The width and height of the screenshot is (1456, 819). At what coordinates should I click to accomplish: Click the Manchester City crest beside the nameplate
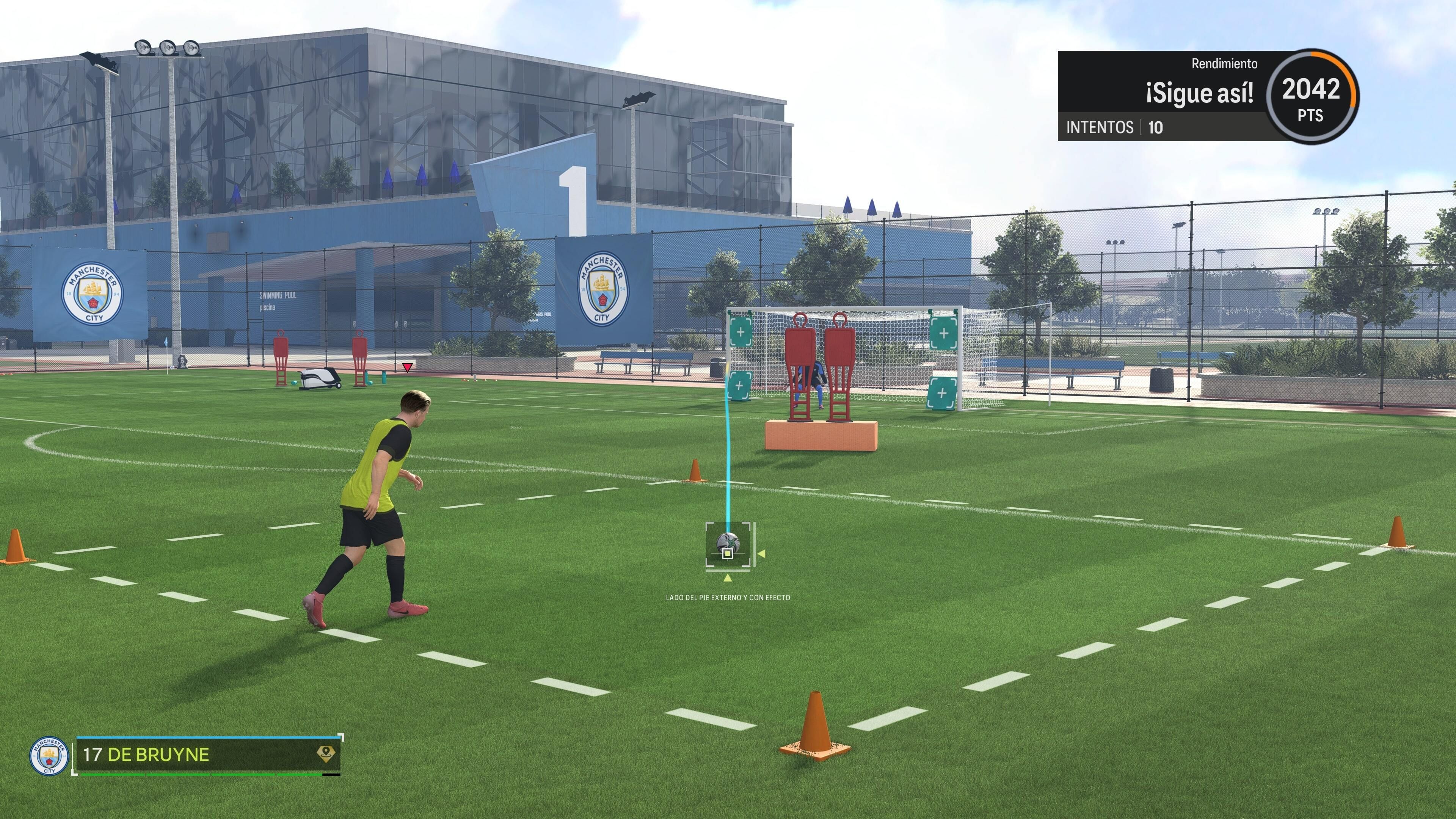coord(49,758)
